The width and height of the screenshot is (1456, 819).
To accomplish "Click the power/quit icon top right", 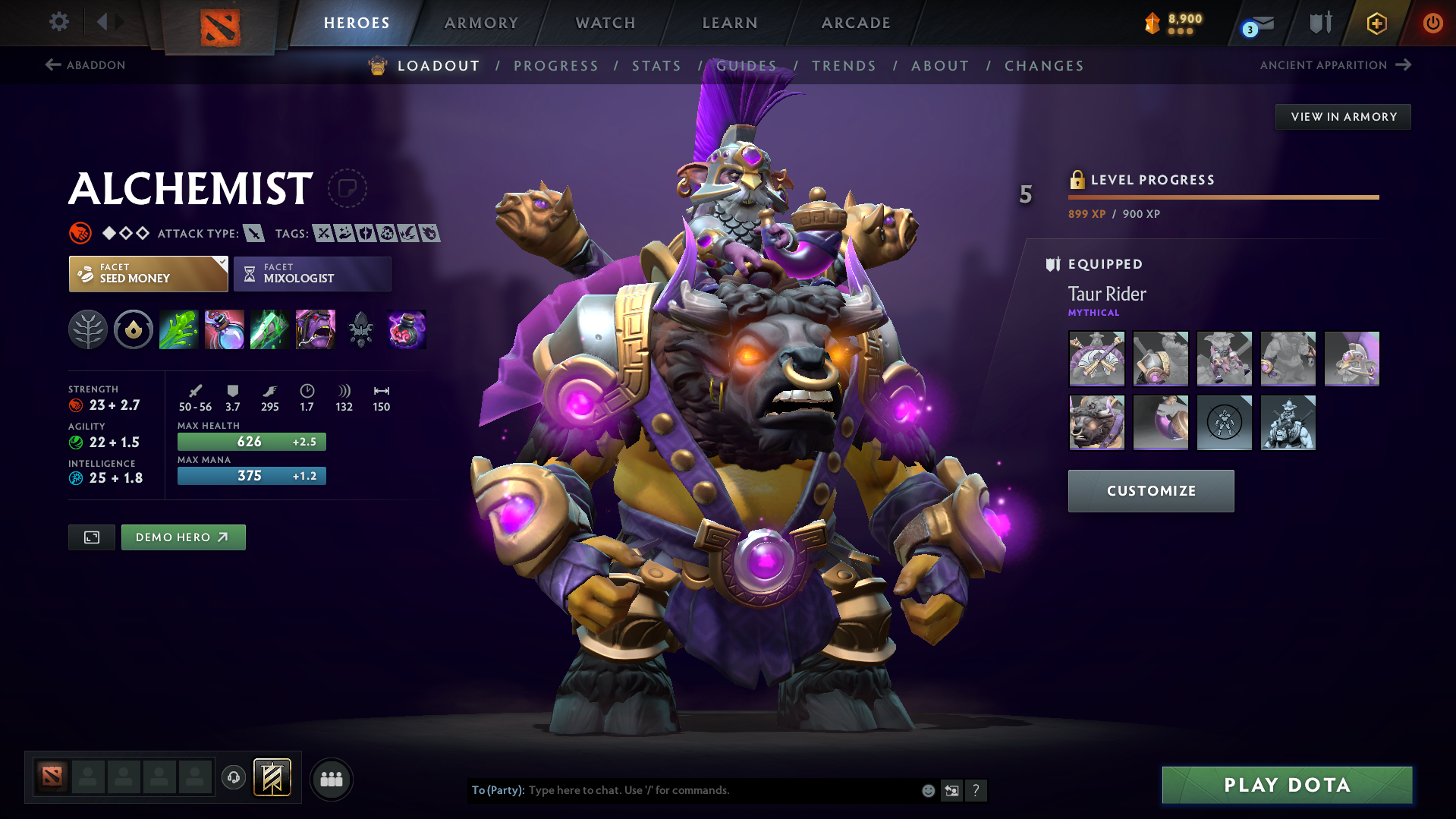I will 1432,23.
